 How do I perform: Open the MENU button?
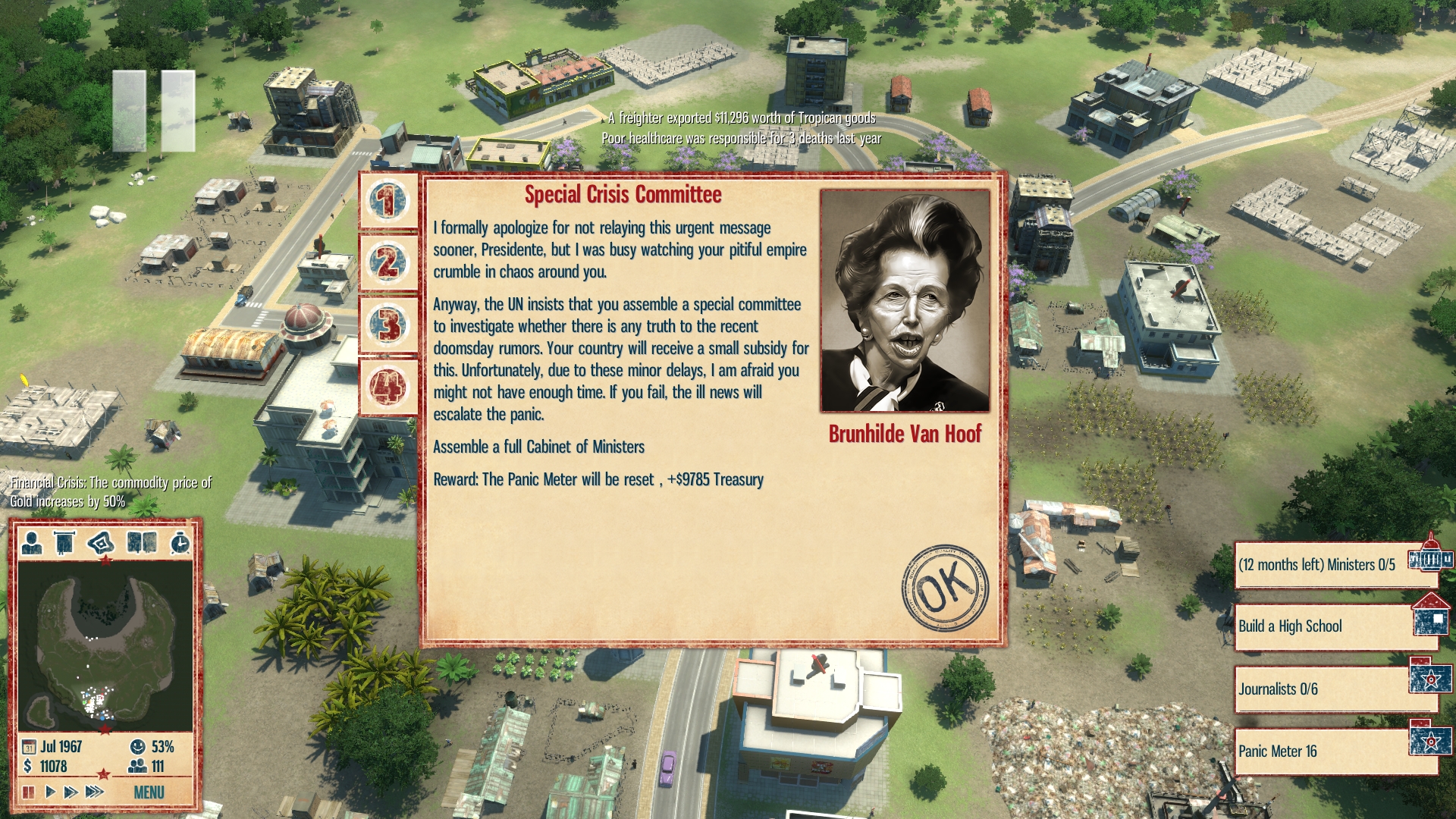coord(149,792)
